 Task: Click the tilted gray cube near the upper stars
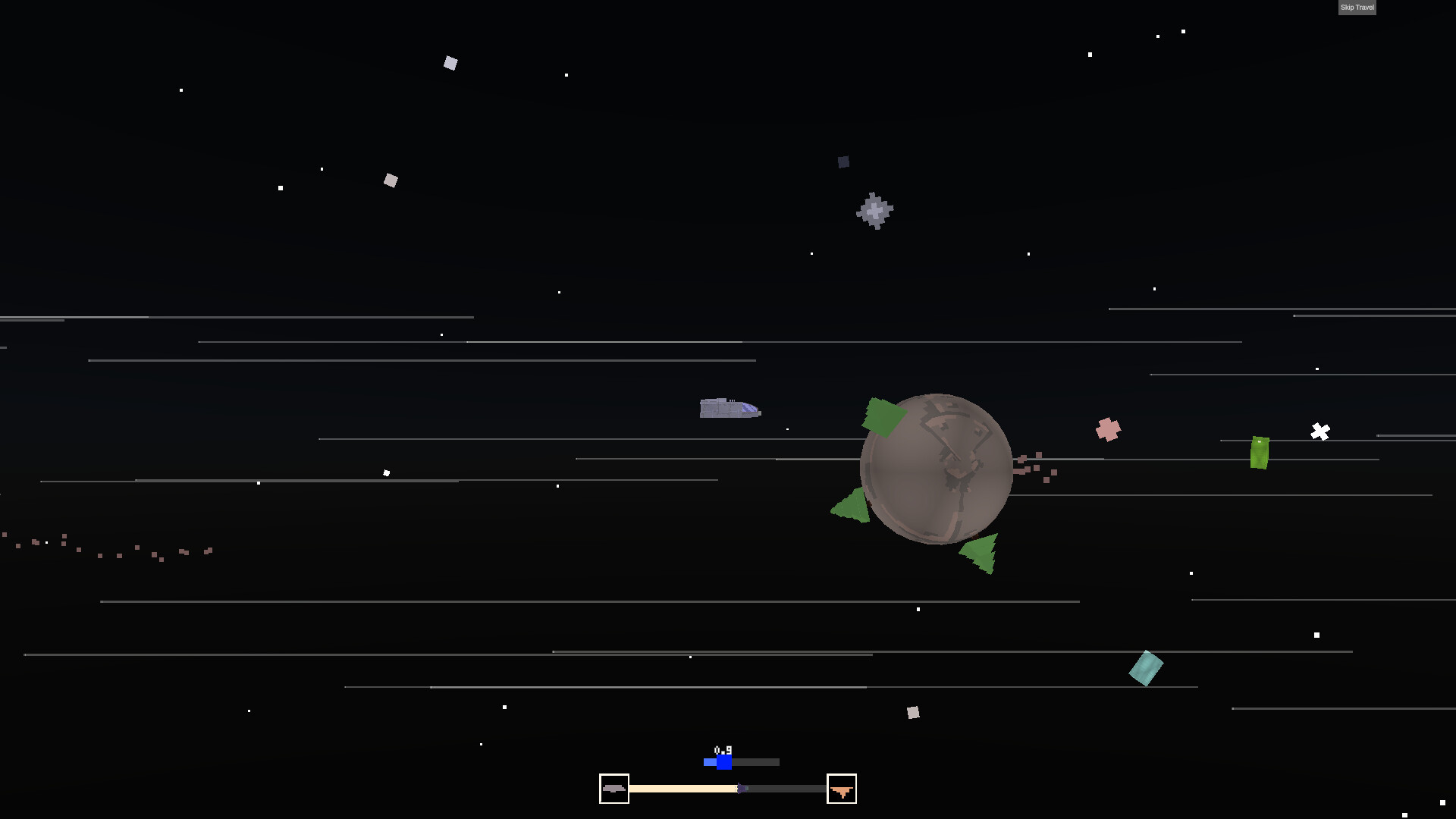[x=391, y=180]
